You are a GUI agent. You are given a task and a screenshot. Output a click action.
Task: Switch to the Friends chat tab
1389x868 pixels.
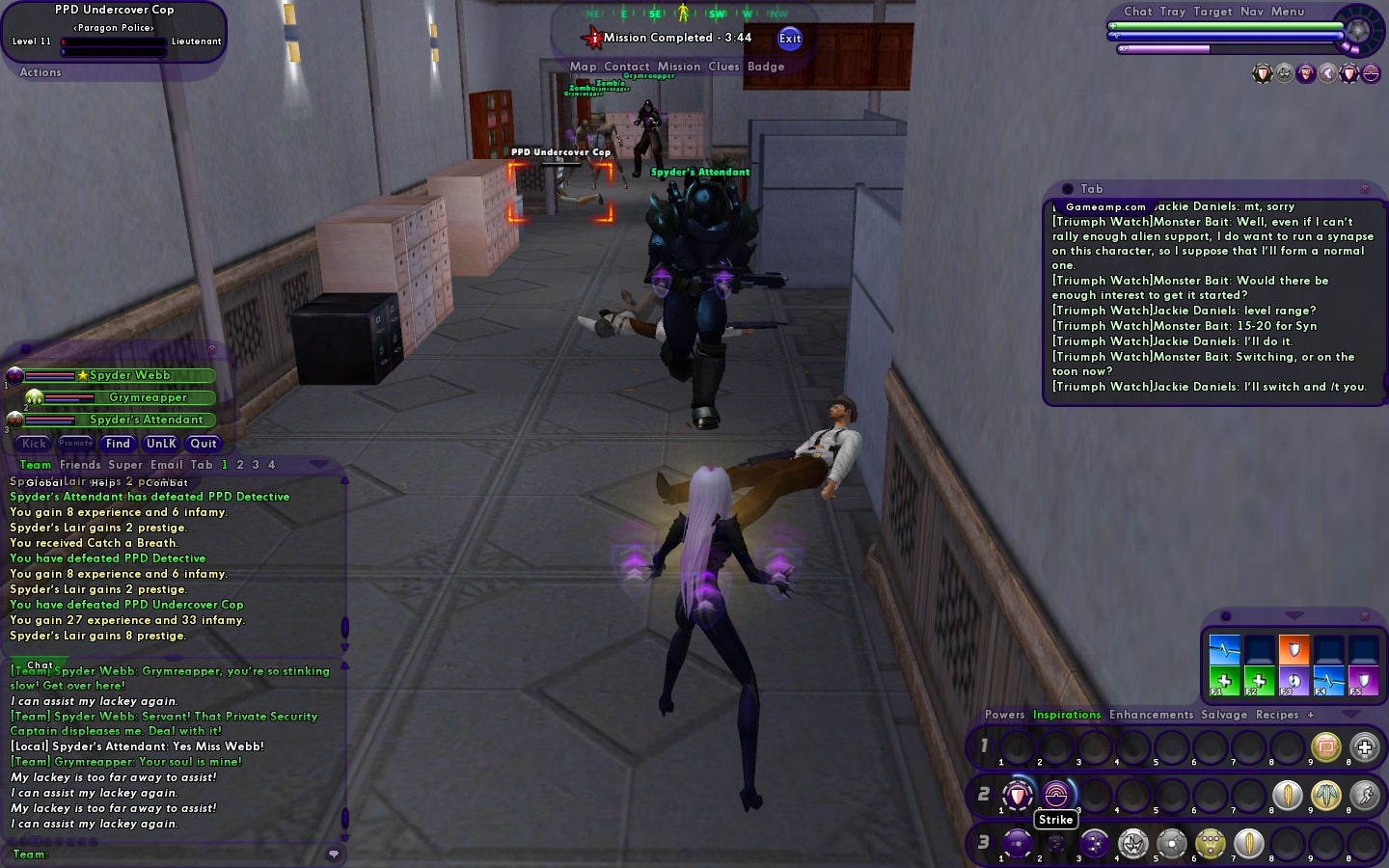tap(80, 465)
